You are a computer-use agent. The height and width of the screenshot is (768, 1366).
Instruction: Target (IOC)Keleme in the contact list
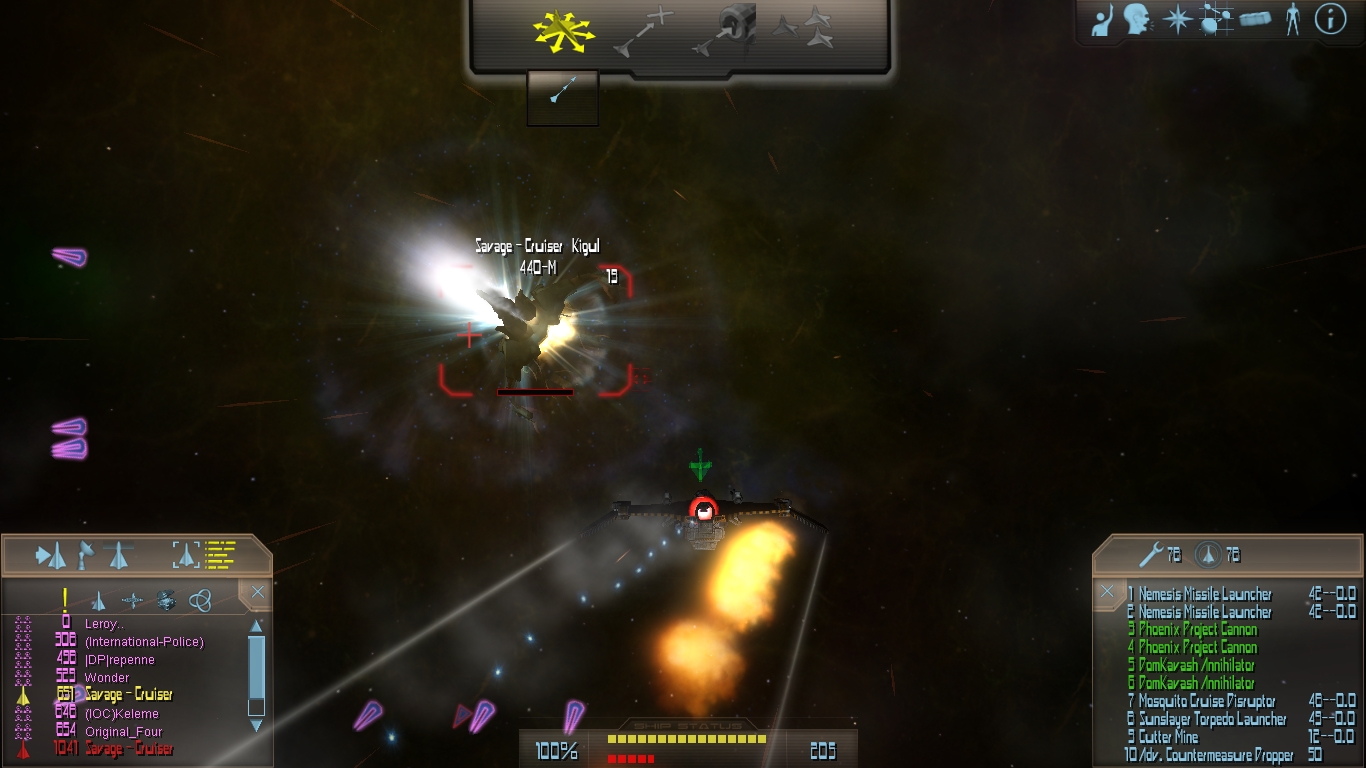(121, 714)
